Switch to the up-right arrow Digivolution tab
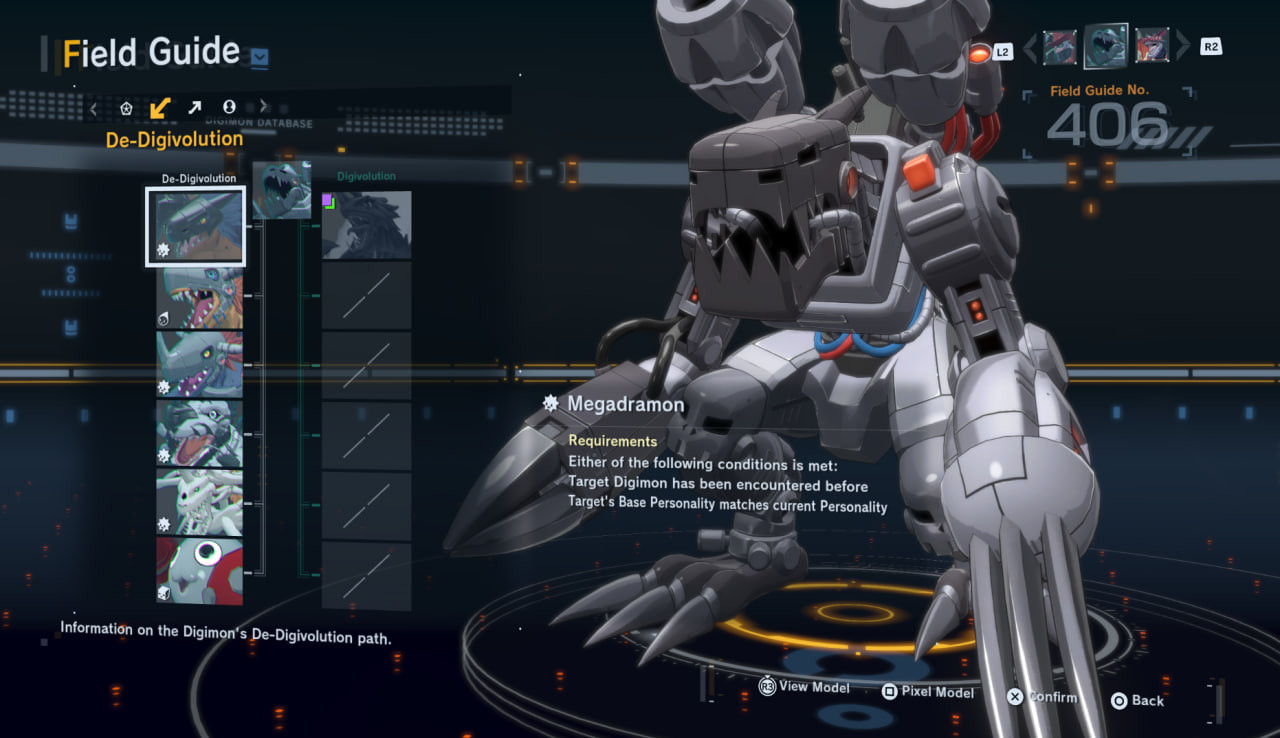Screen dimensions: 1280x738 [x=194, y=107]
